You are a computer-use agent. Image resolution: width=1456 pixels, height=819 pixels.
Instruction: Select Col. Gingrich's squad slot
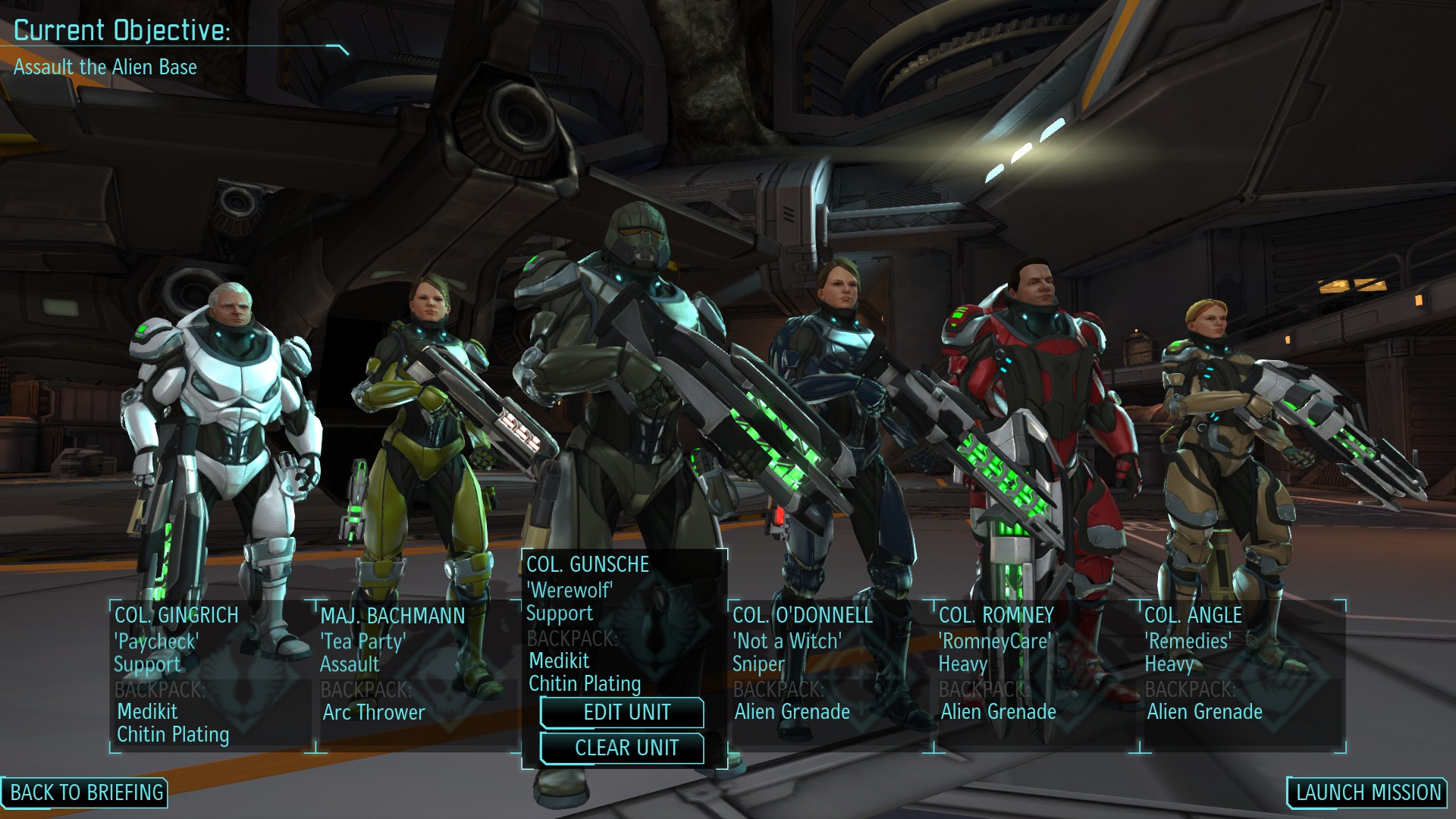pyautogui.click(x=211, y=675)
